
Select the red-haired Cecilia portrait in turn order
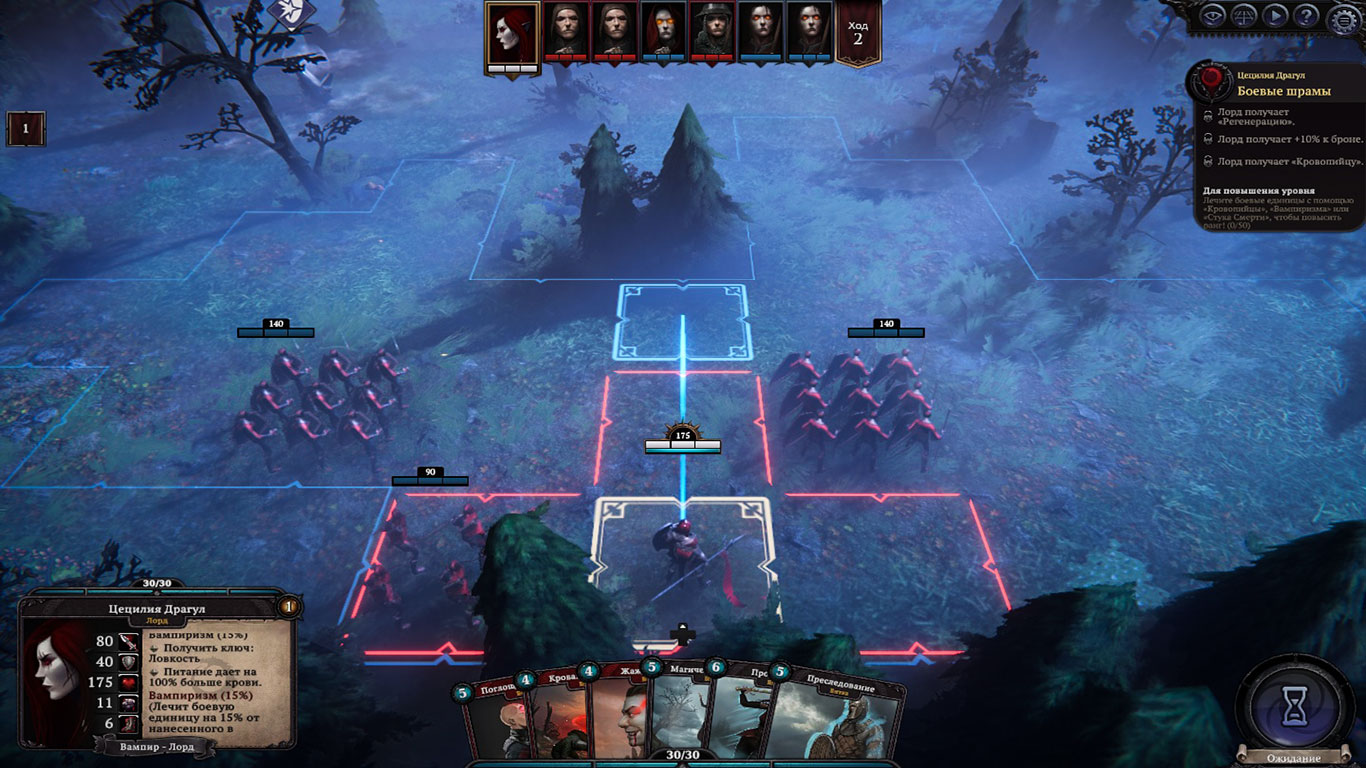tap(513, 33)
